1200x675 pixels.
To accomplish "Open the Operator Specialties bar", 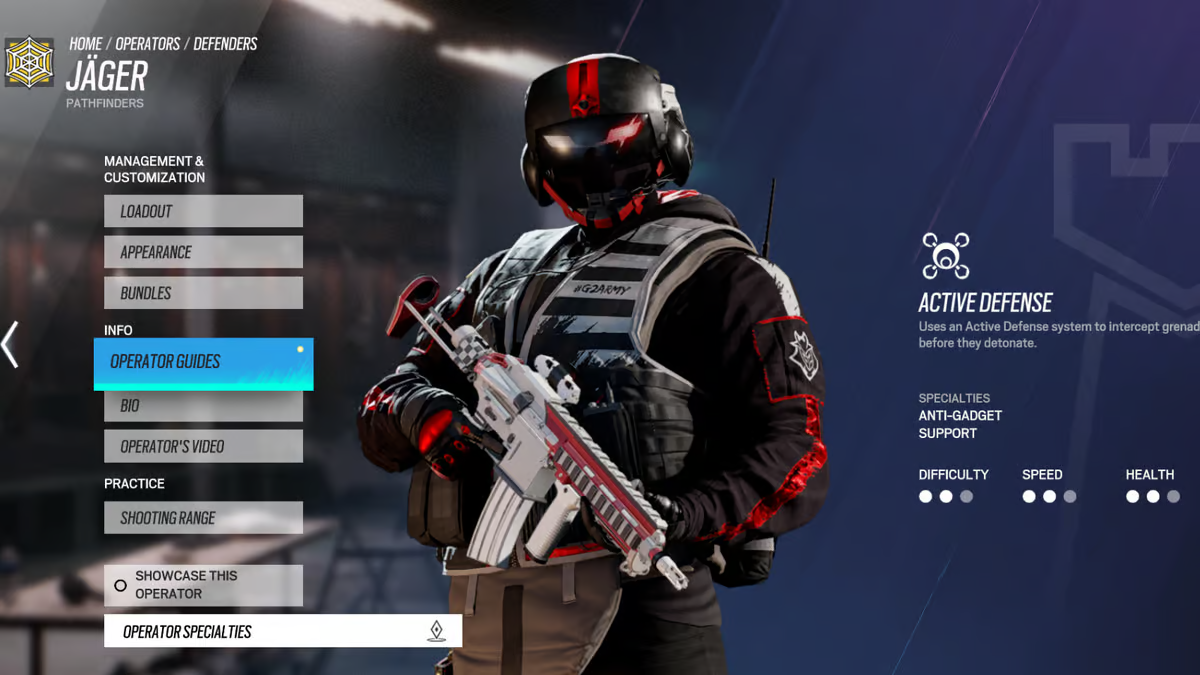I will pos(283,631).
